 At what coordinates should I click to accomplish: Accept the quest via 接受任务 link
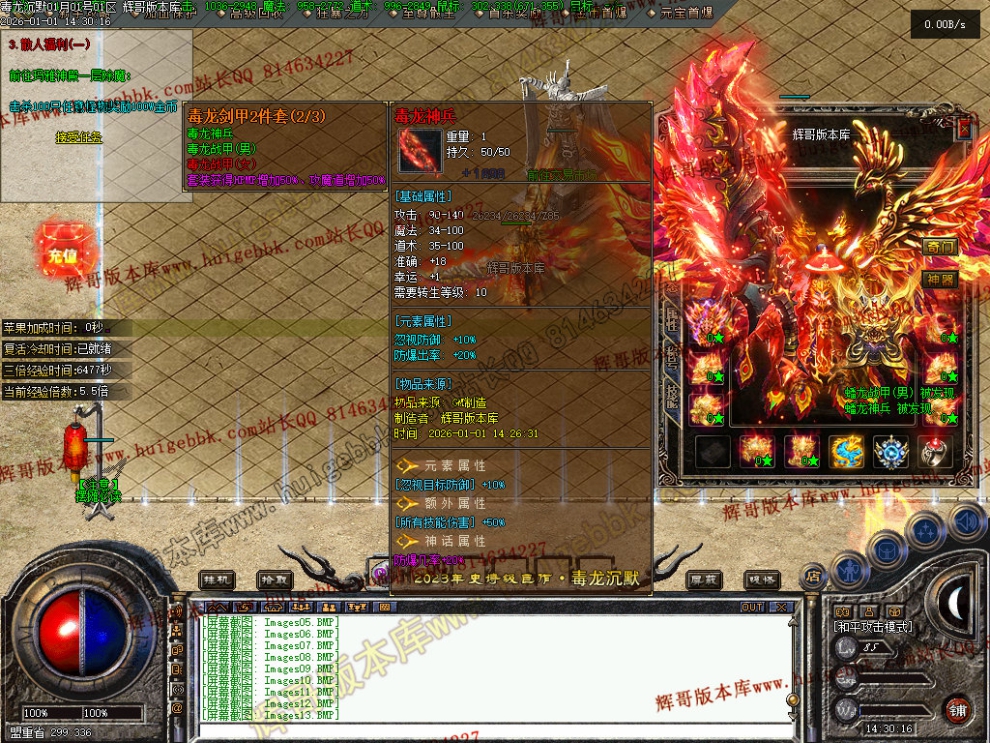click(78, 138)
